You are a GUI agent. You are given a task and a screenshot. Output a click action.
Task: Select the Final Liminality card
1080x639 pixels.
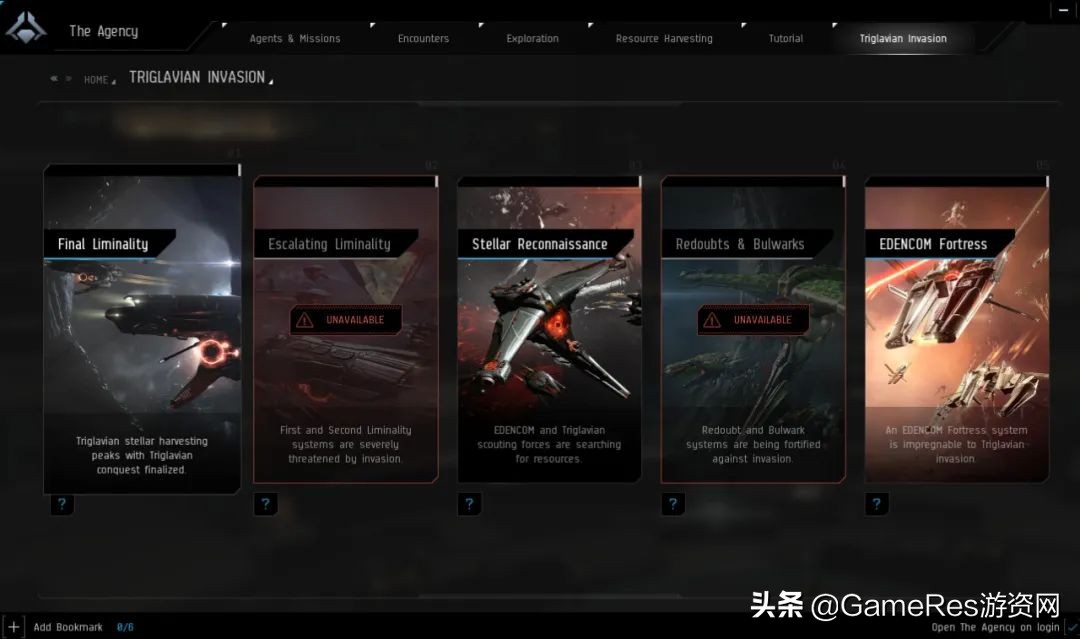[142, 330]
